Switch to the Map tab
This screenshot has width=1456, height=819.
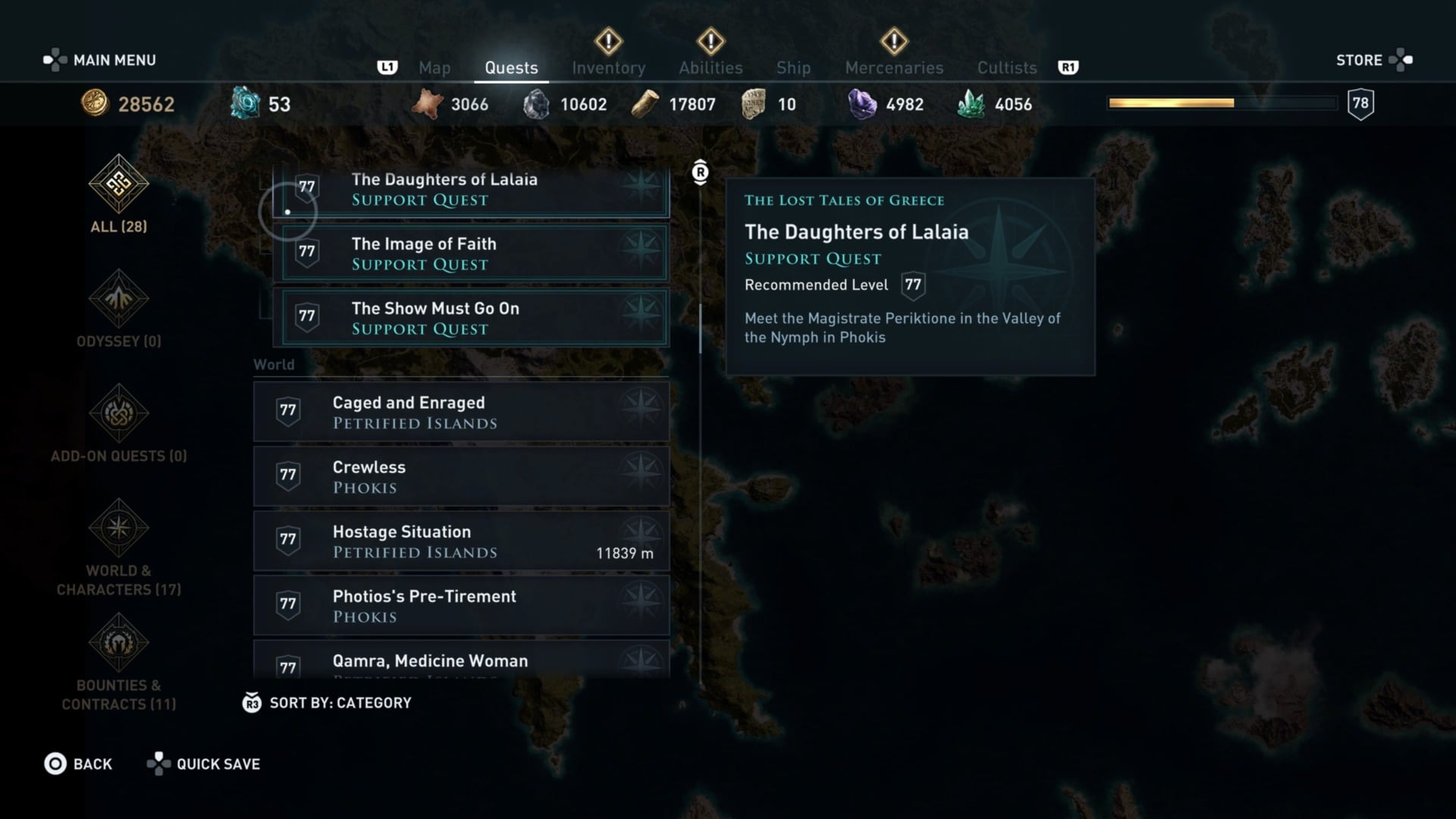click(435, 67)
